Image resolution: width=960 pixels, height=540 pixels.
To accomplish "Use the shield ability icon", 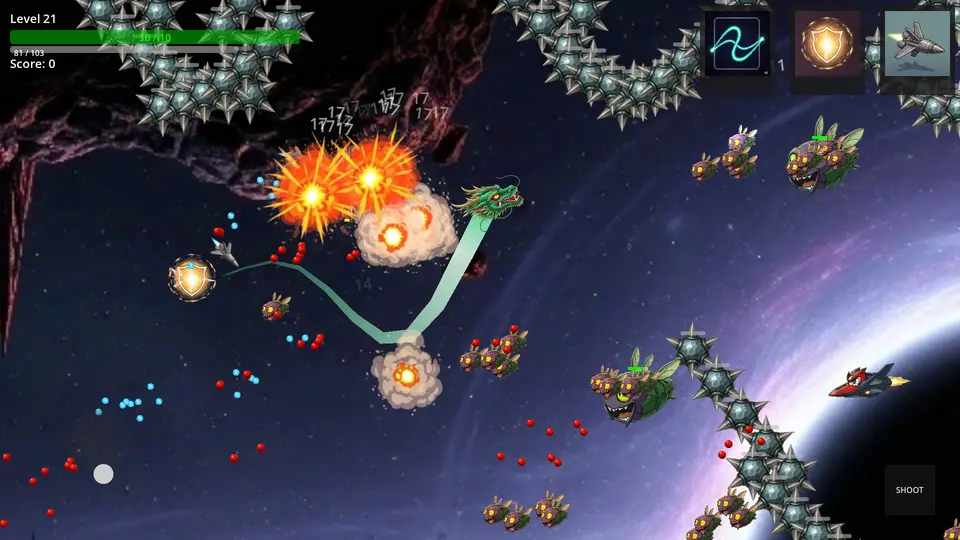I will click(x=827, y=45).
